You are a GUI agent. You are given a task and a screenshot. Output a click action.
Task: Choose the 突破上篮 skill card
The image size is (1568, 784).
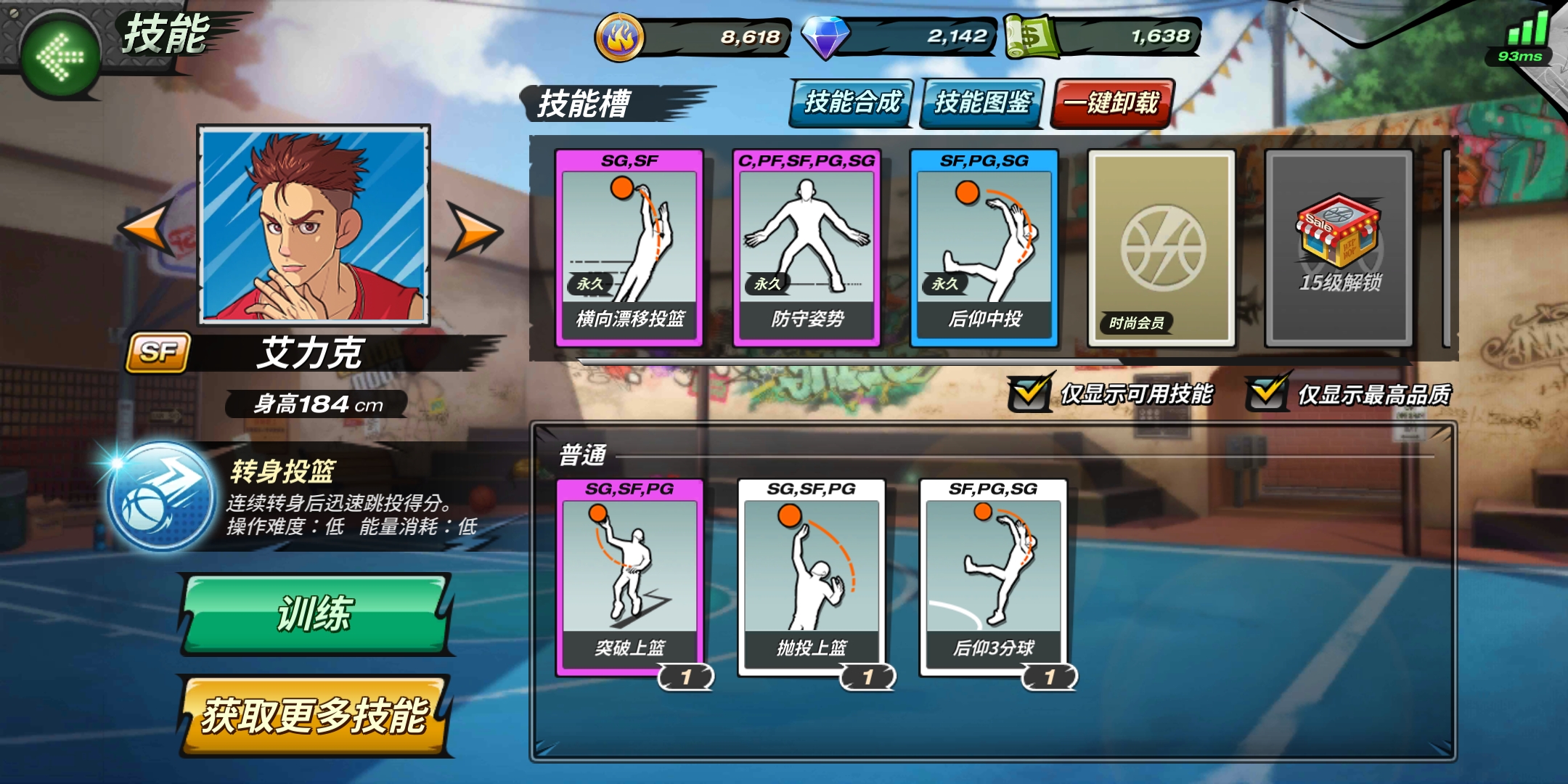pos(629,578)
